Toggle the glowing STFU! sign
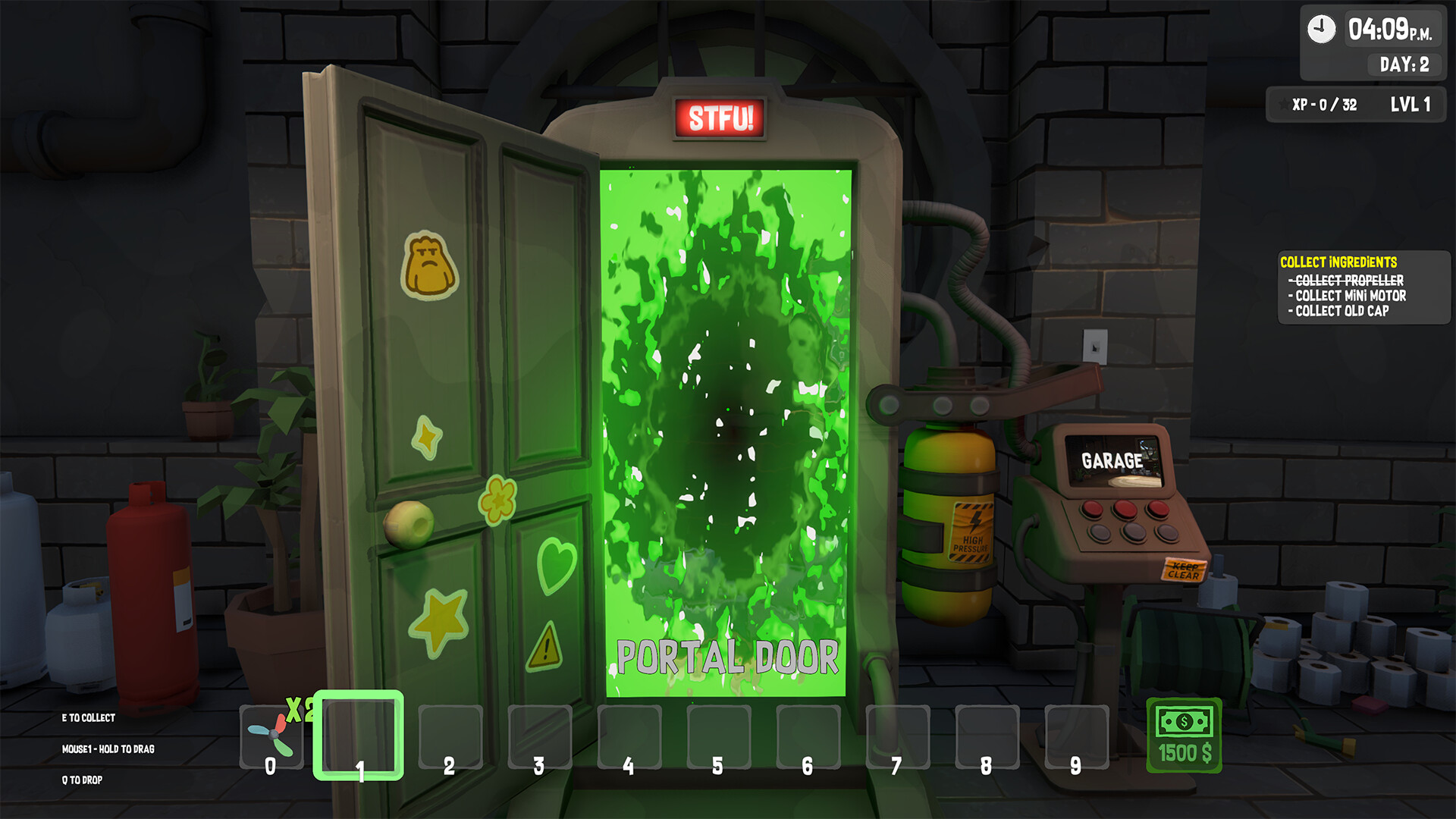Screen dimensions: 1456x819 tap(719, 117)
